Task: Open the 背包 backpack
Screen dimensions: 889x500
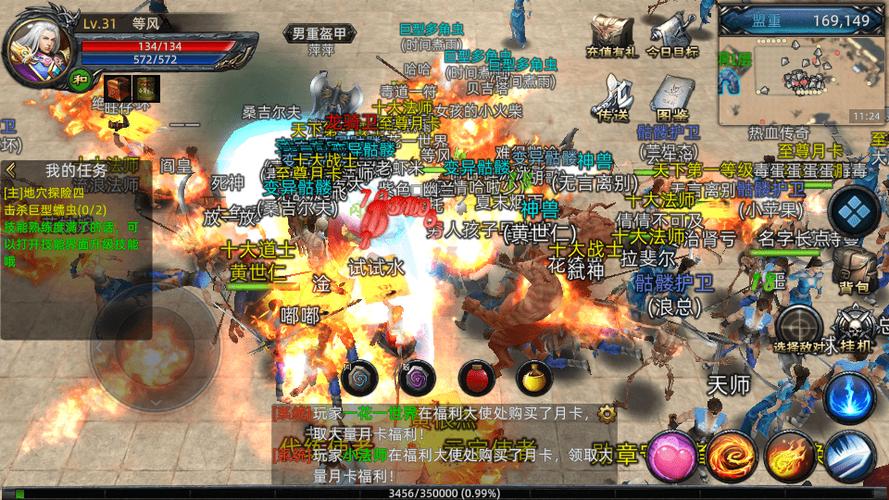Action: 854,268
